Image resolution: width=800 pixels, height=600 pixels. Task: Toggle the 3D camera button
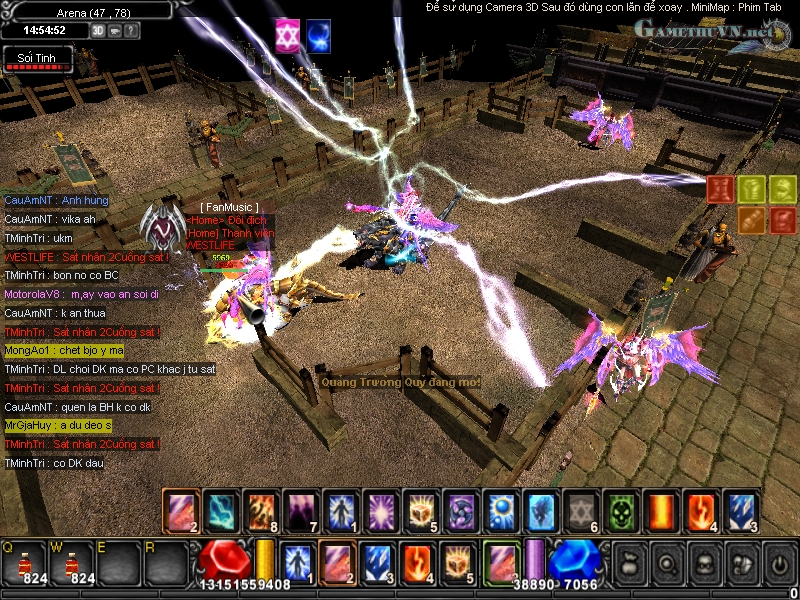(98, 30)
